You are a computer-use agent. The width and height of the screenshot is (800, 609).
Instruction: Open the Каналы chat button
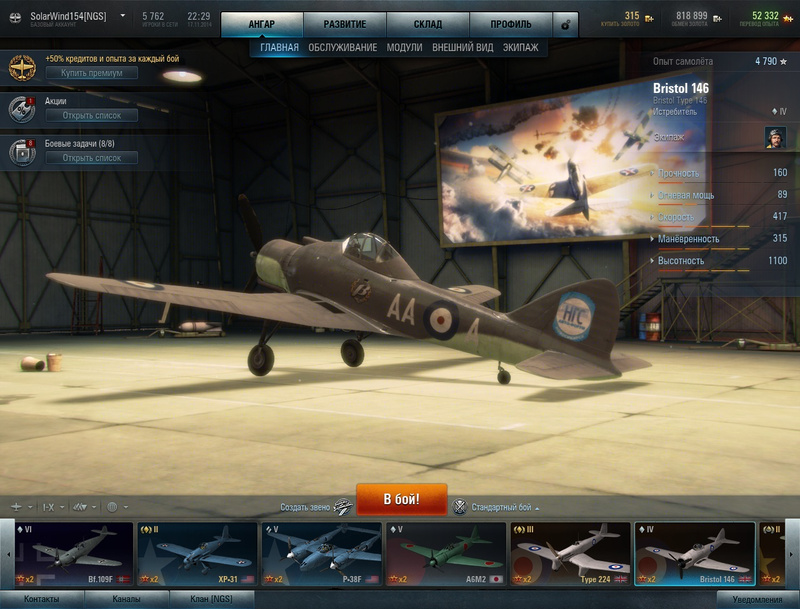pyautogui.click(x=126, y=599)
